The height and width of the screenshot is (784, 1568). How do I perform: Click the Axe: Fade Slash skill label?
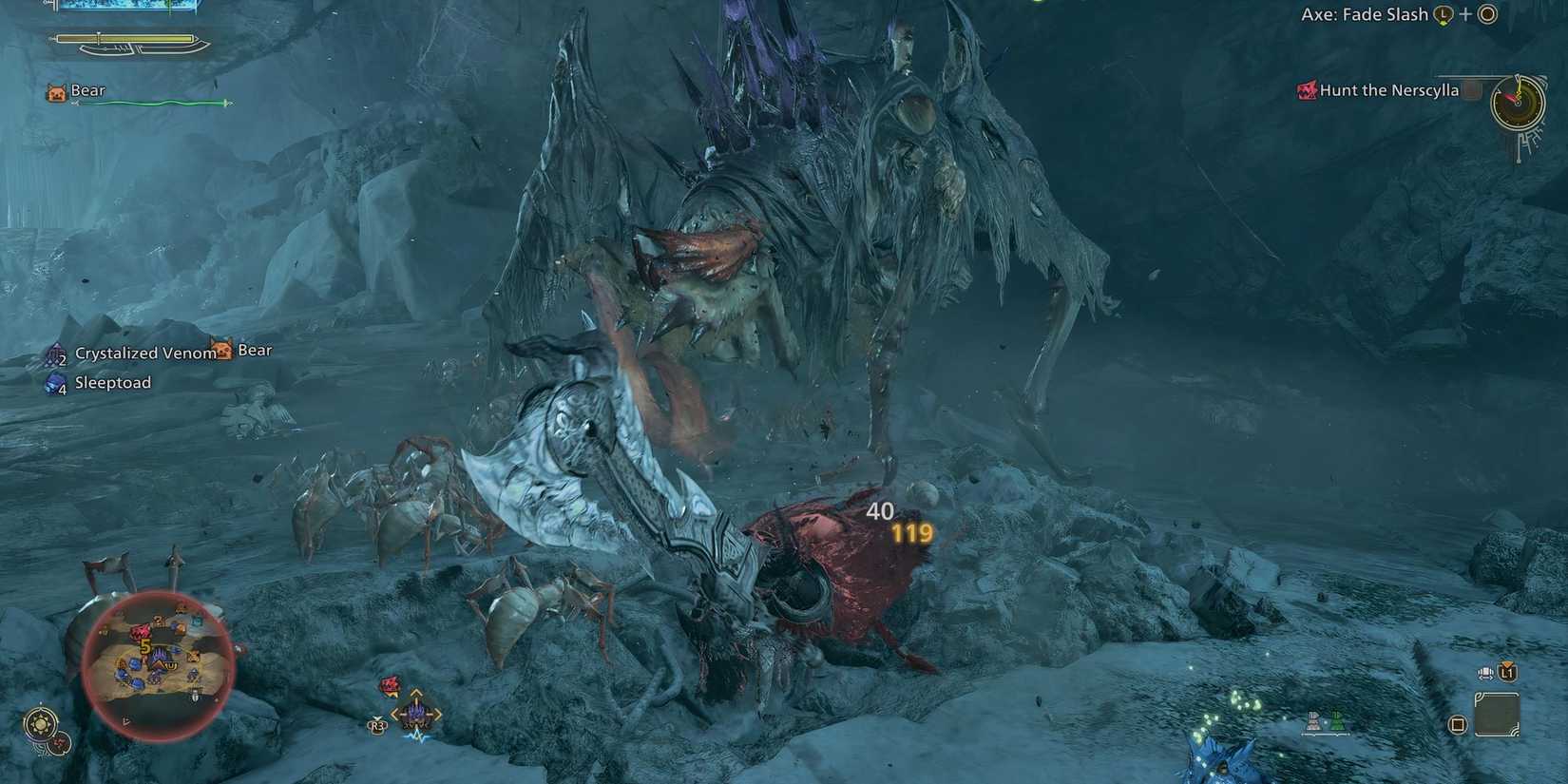coord(1366,13)
